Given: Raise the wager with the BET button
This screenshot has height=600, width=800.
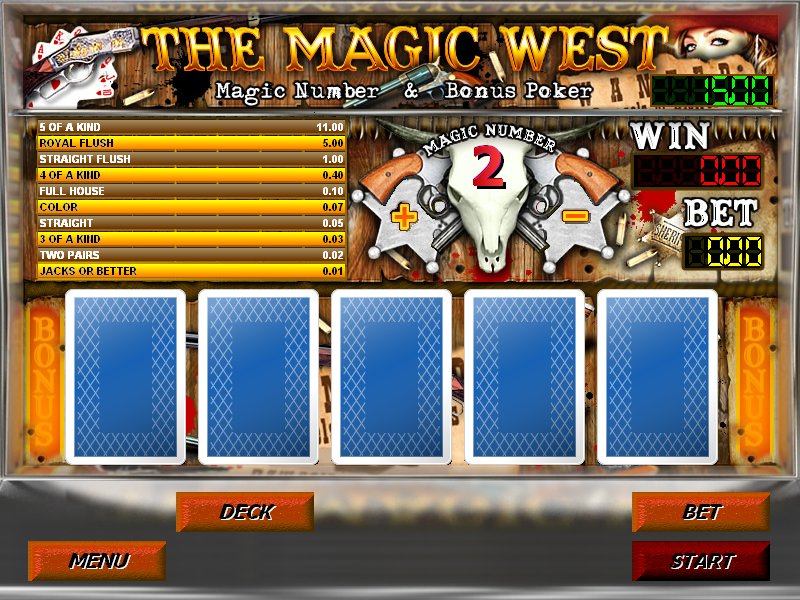Looking at the screenshot, I should click(701, 512).
